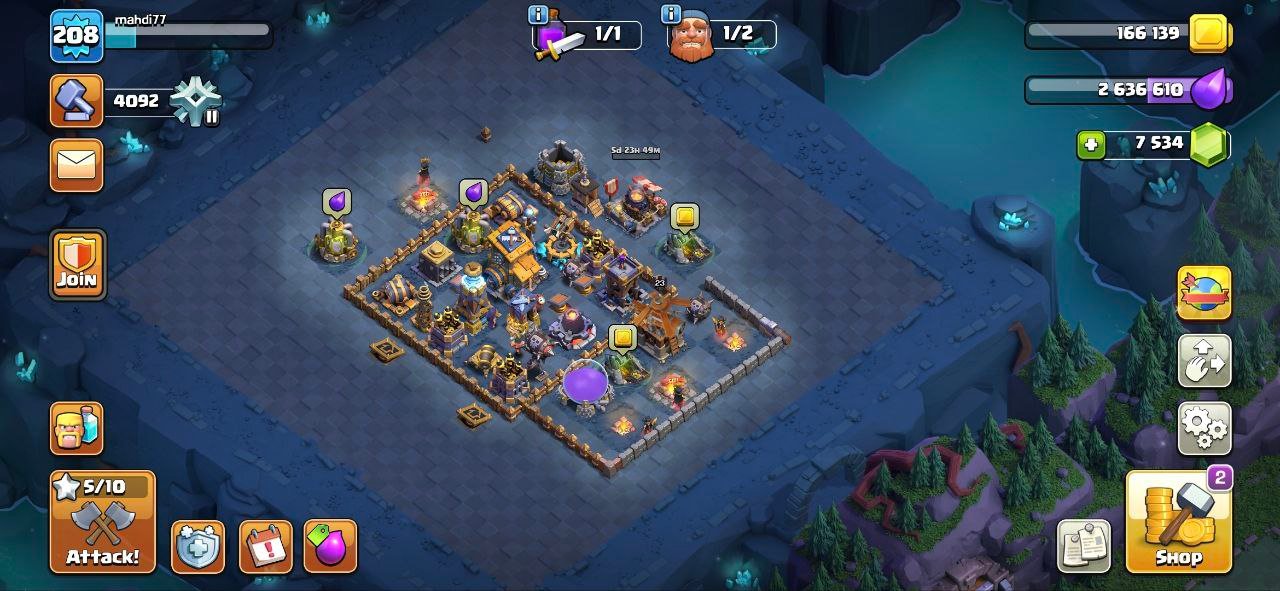Open the globe with ribbon icon
The image size is (1280, 591).
tap(1204, 293)
